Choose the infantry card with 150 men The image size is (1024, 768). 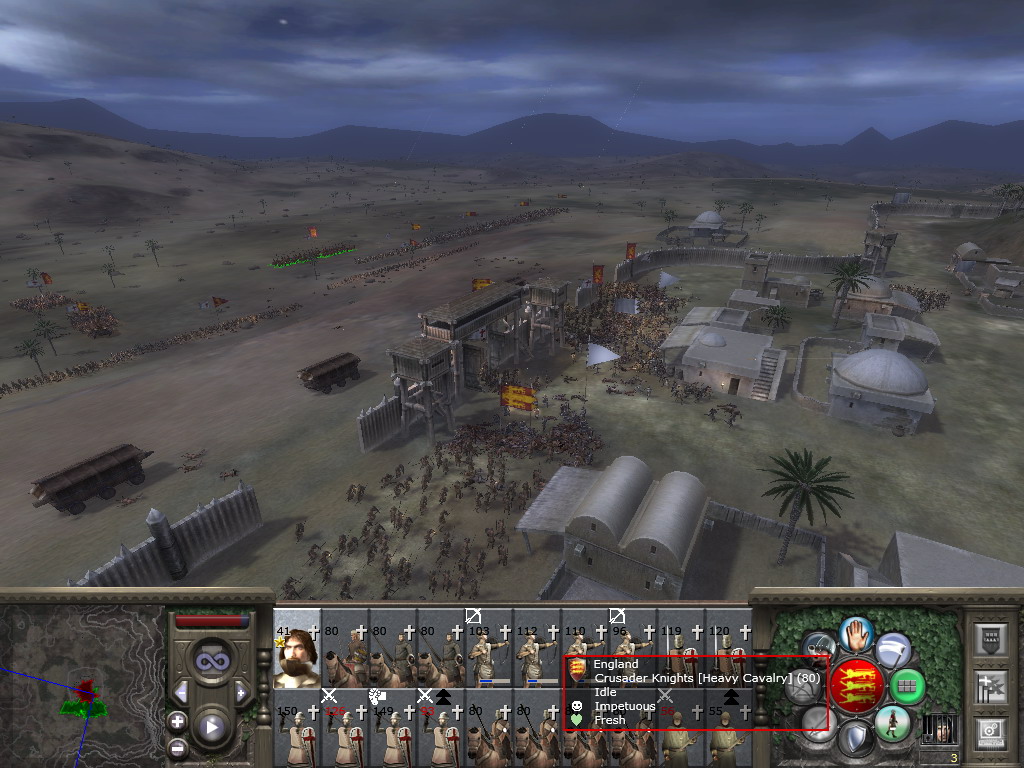pos(297,730)
